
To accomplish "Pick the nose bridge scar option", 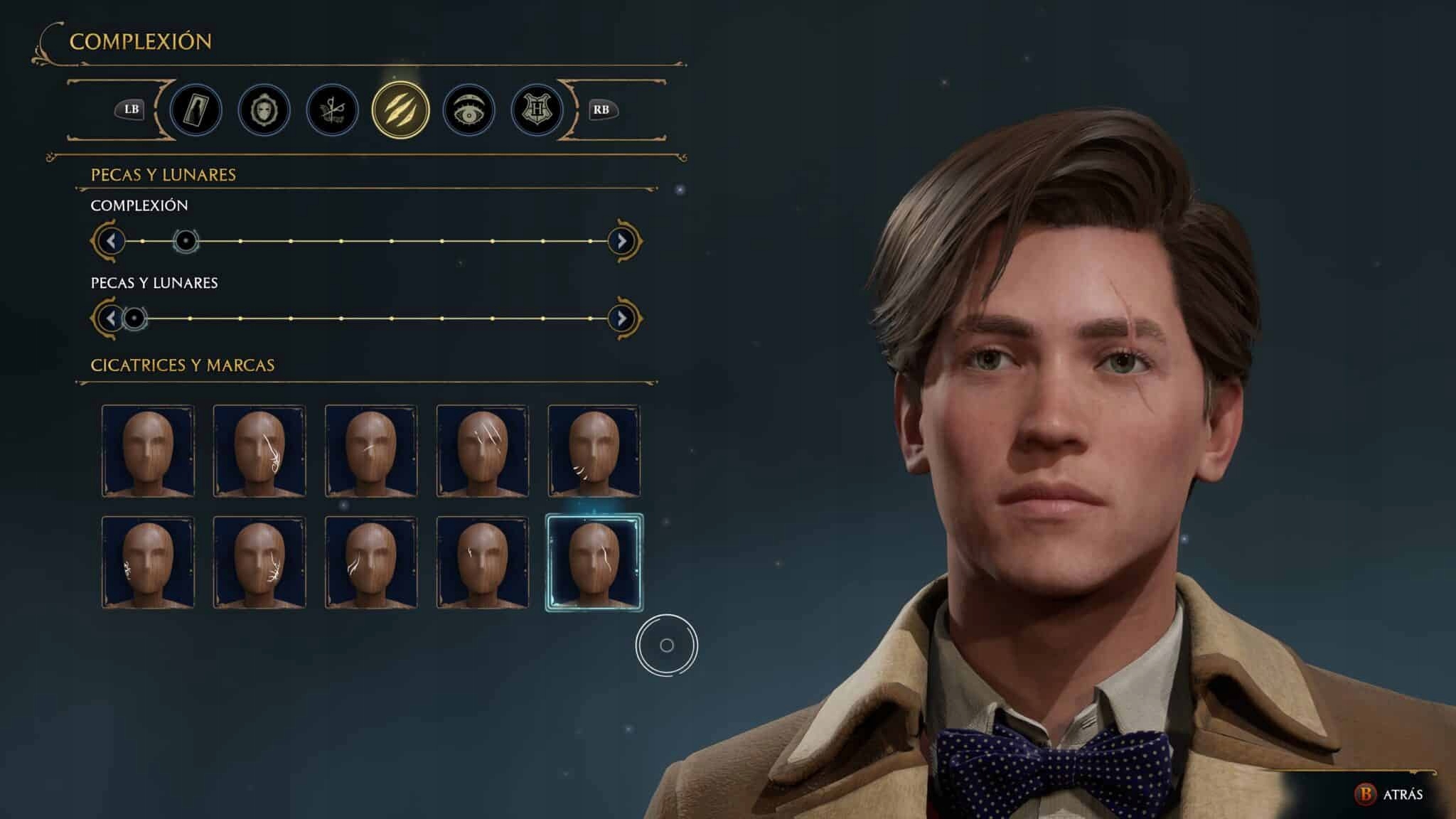I will click(x=370, y=450).
